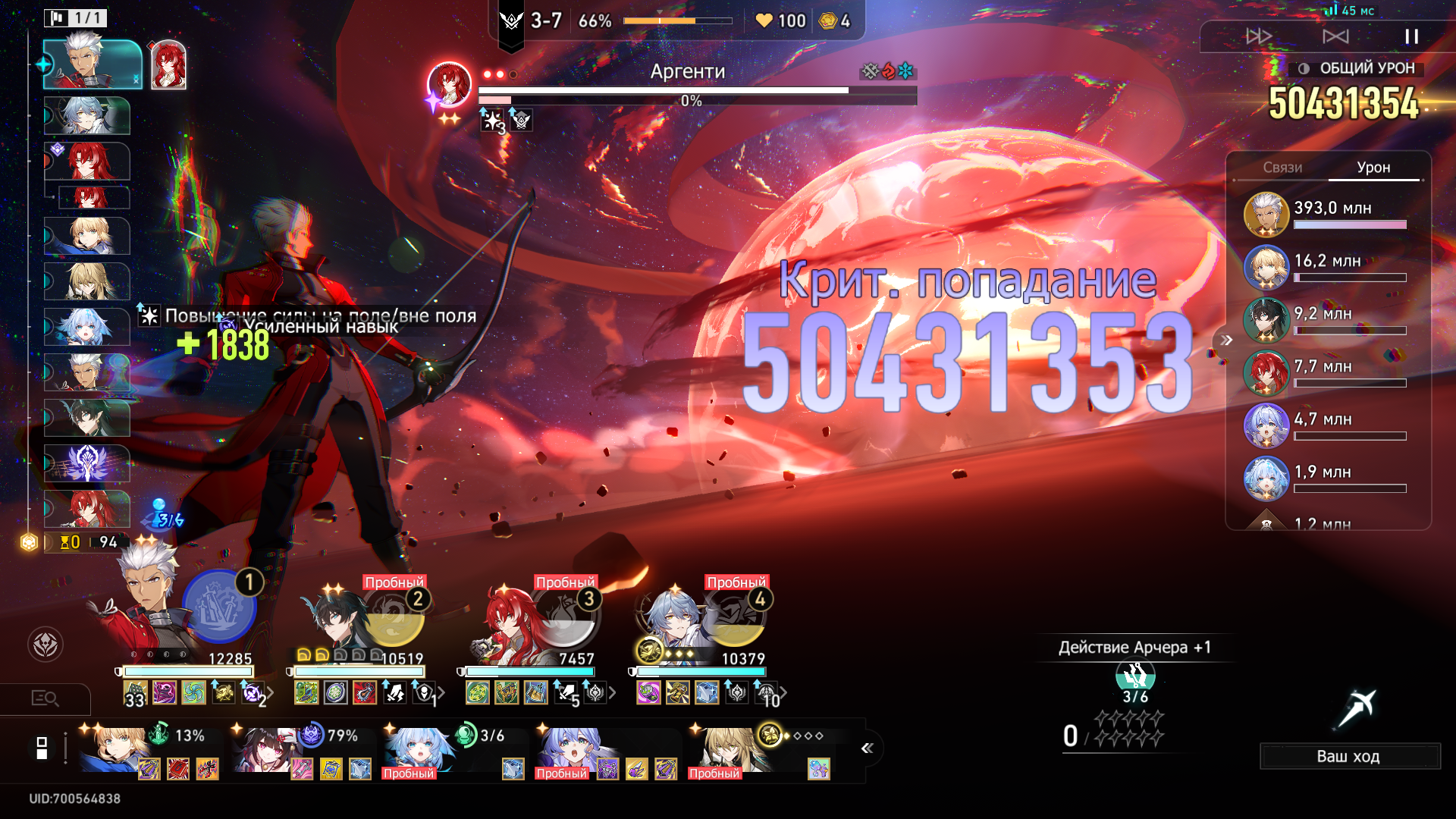Pick the blue-haired trial character in slot 4
This screenshot has height=819, width=1456.
[675, 622]
